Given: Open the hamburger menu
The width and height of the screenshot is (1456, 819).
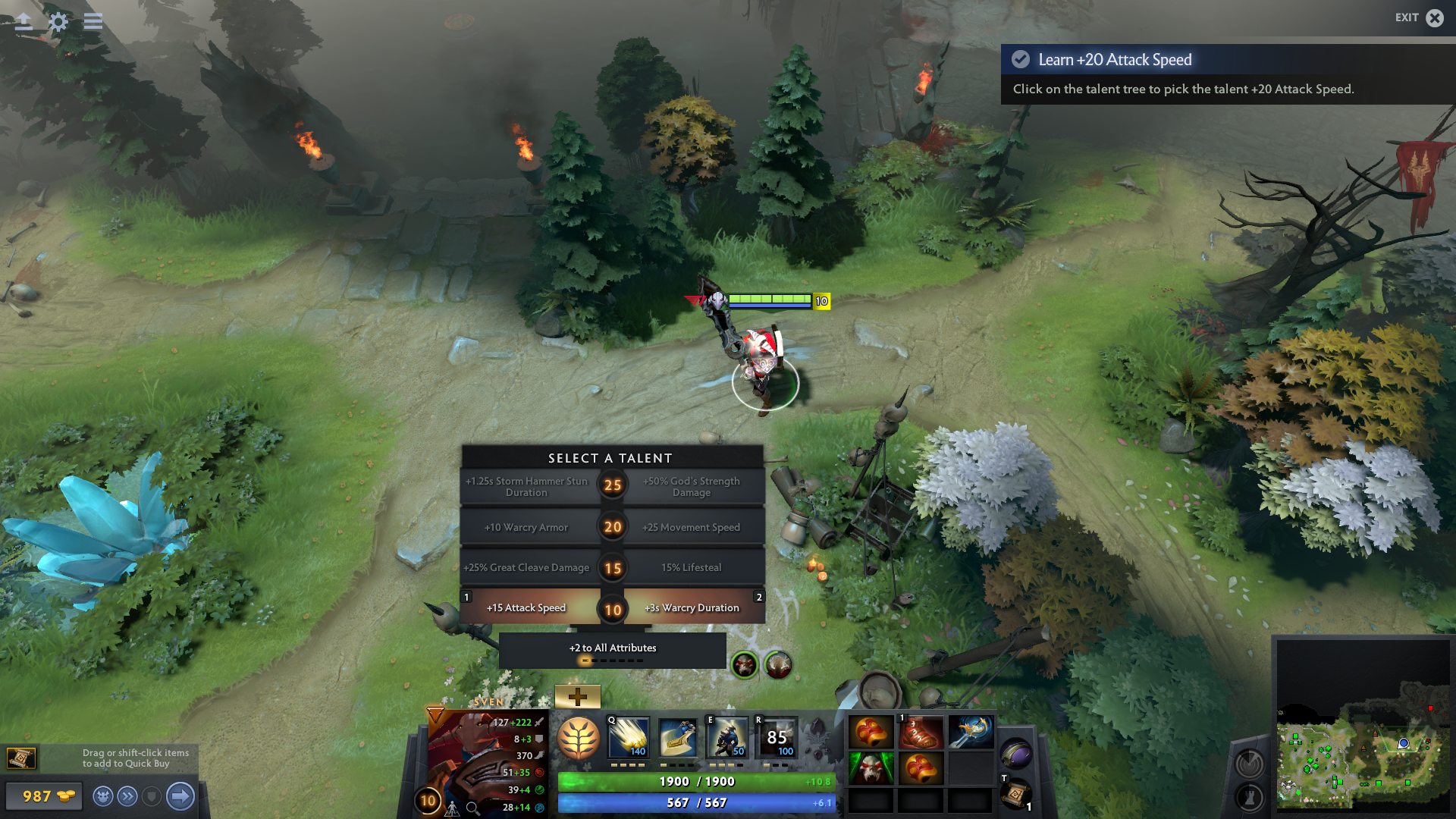Looking at the screenshot, I should 93,21.
